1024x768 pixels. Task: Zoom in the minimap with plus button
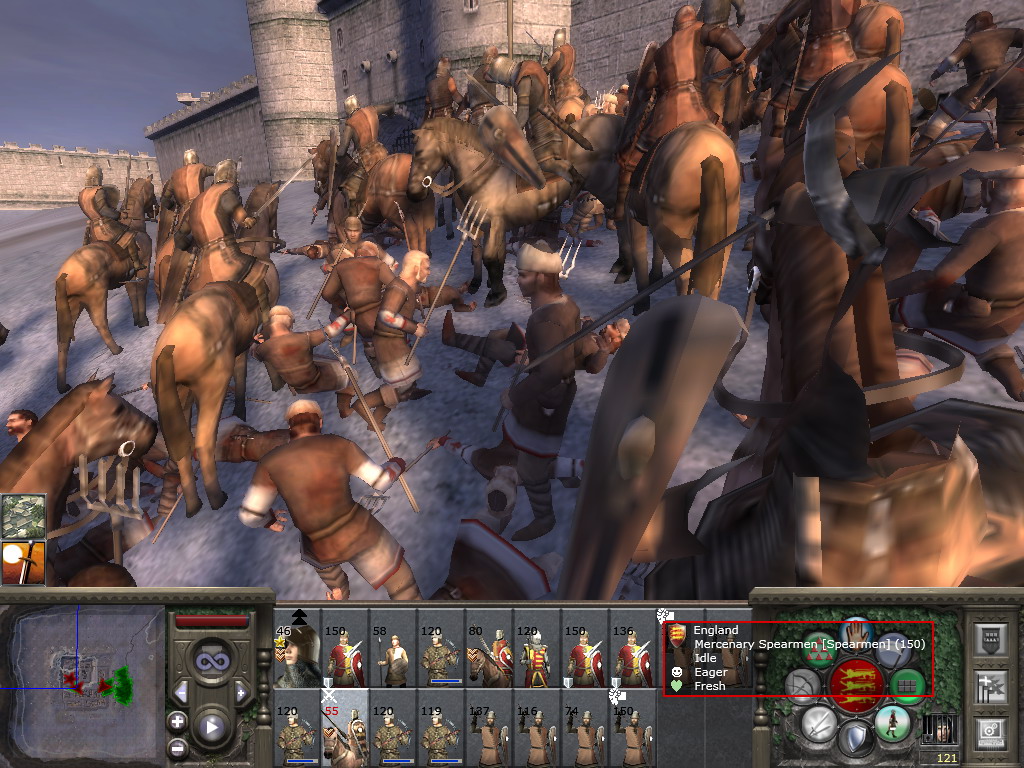point(178,720)
